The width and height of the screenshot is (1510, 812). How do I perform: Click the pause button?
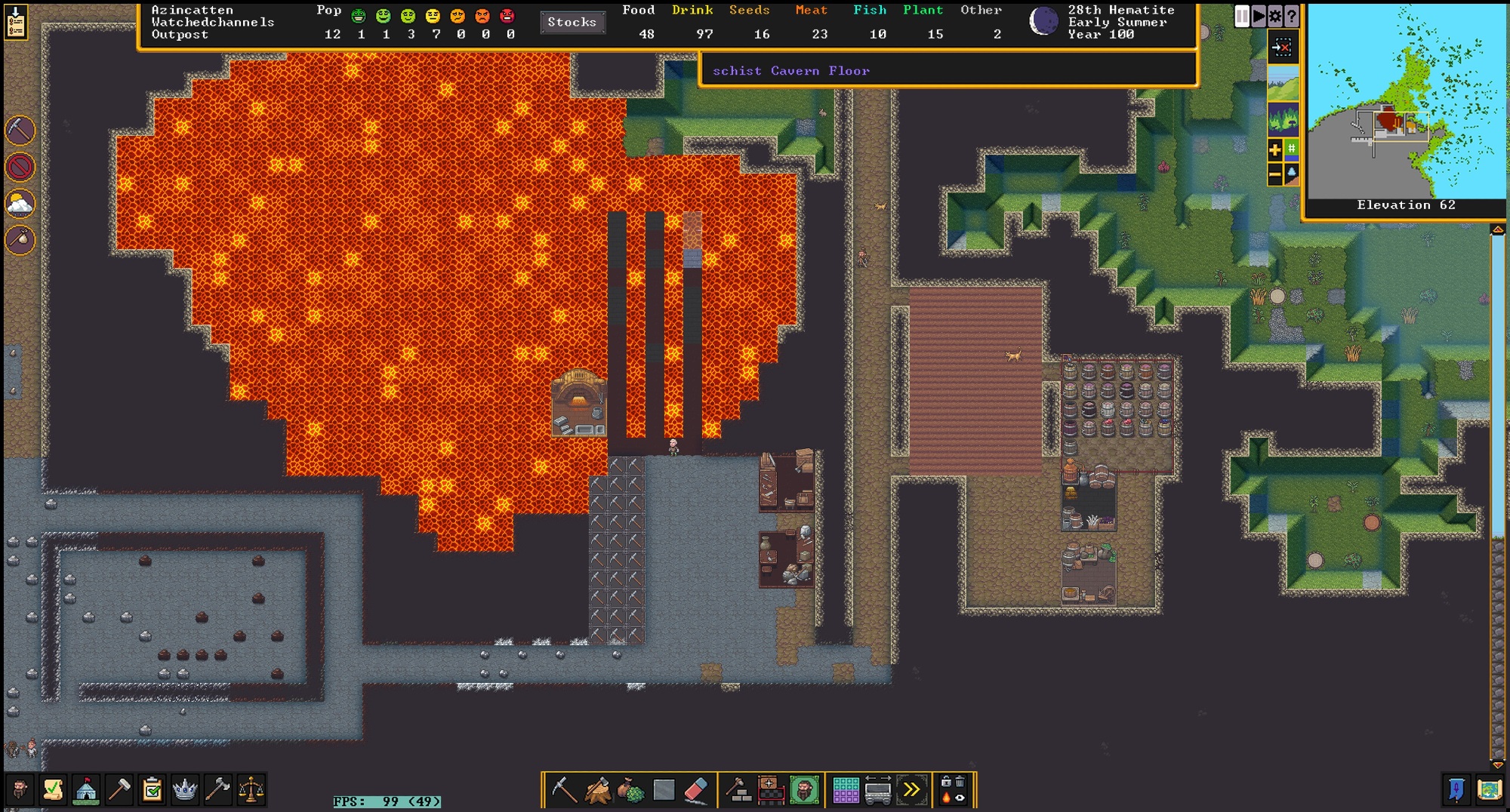[1242, 16]
